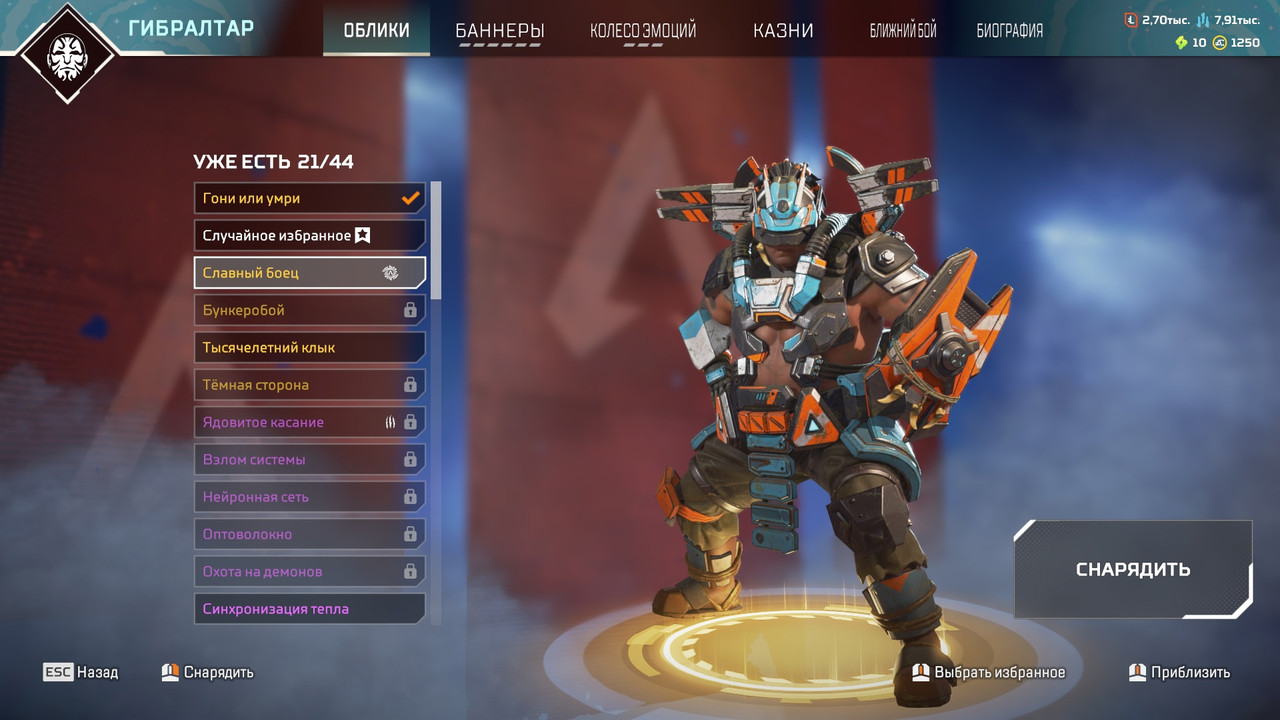The height and width of the screenshot is (720, 1280).
Task: Choose the Оптоволокно skin
Action: (309, 534)
